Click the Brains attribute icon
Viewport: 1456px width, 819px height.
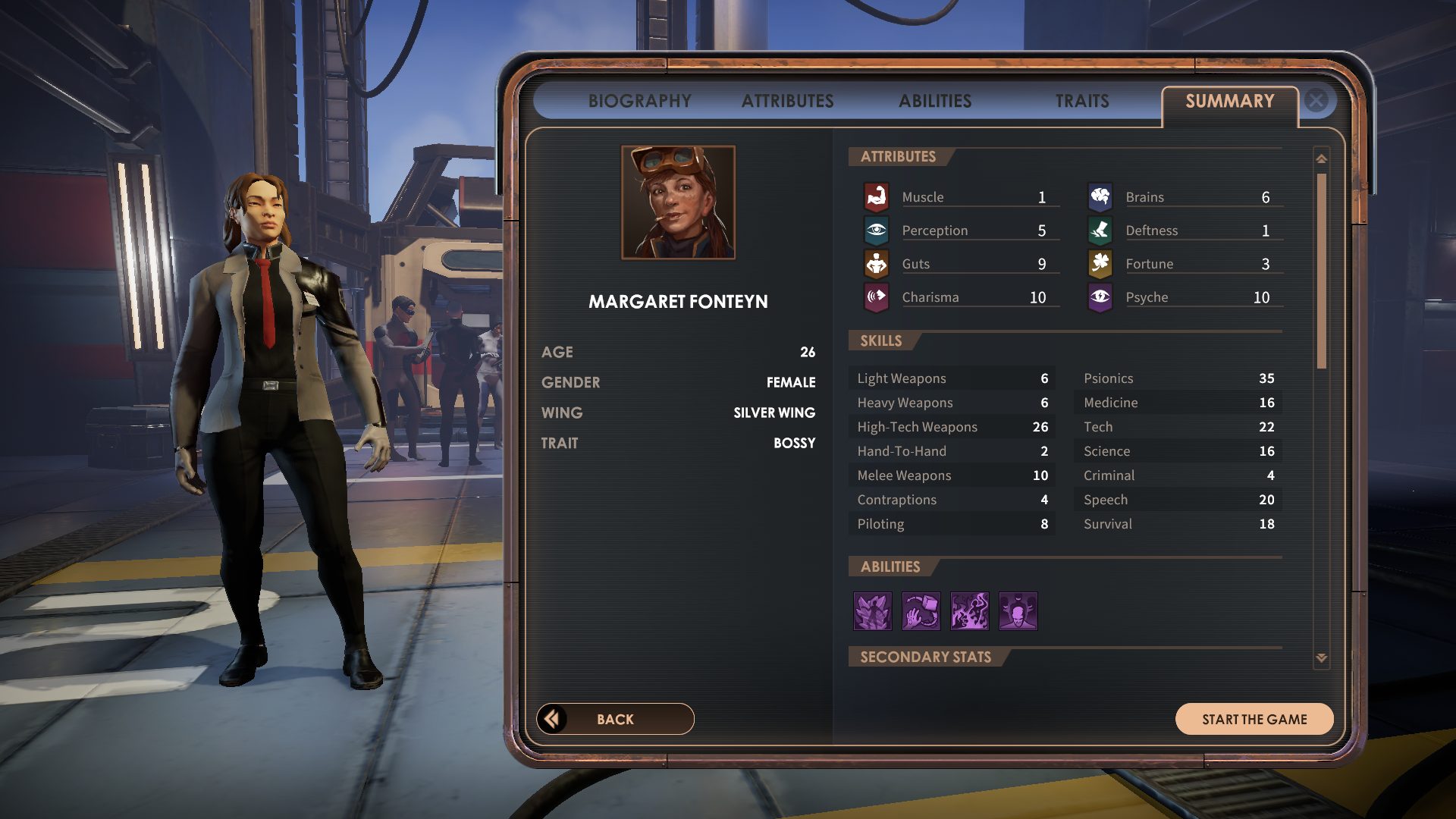coord(1100,197)
